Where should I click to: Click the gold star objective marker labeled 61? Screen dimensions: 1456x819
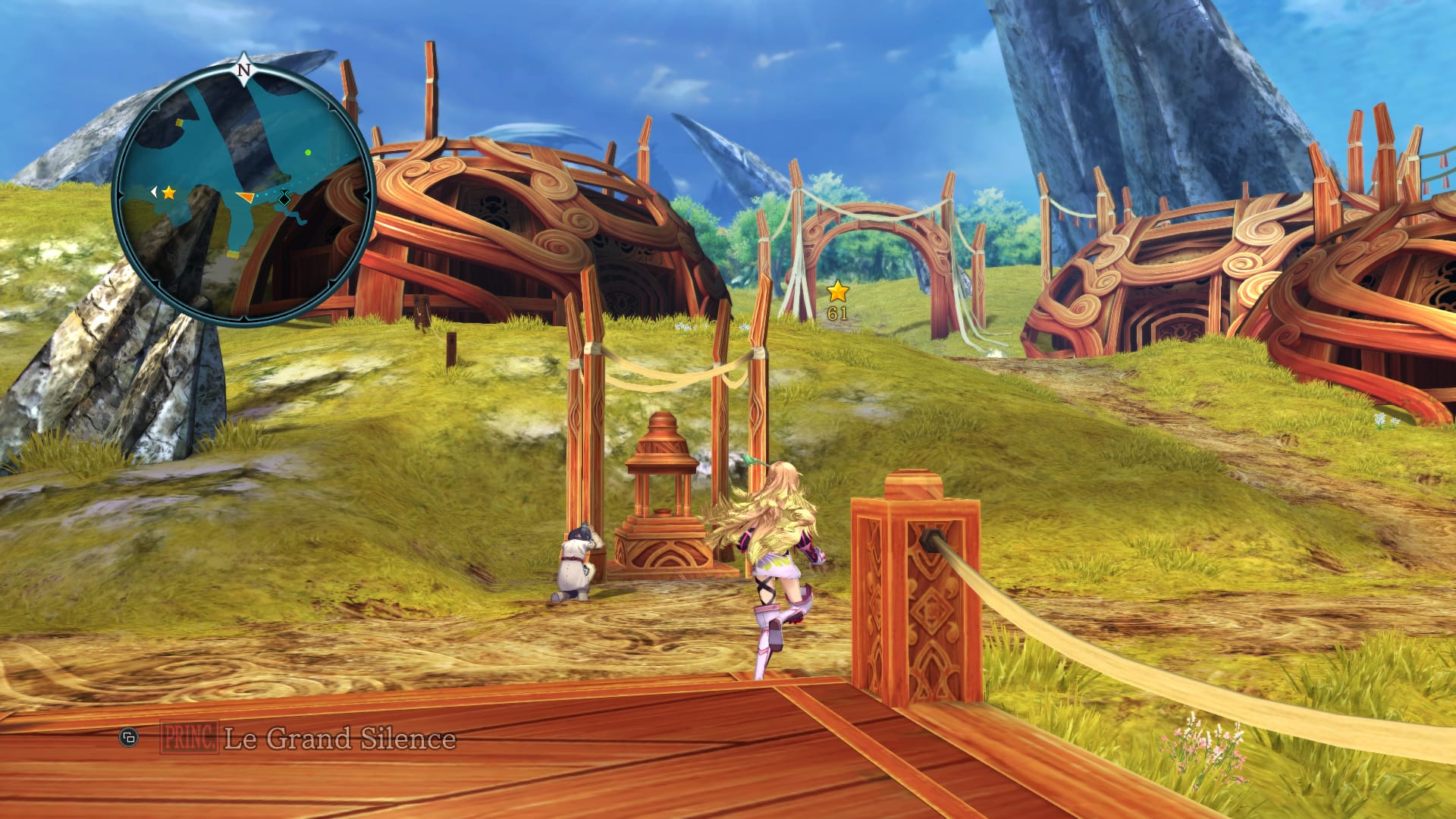pyautogui.click(x=837, y=292)
